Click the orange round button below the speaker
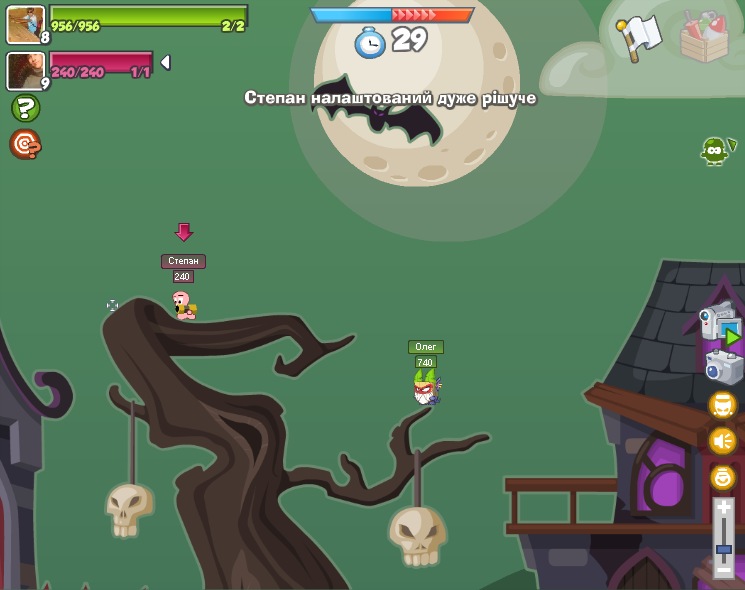 coord(722,477)
